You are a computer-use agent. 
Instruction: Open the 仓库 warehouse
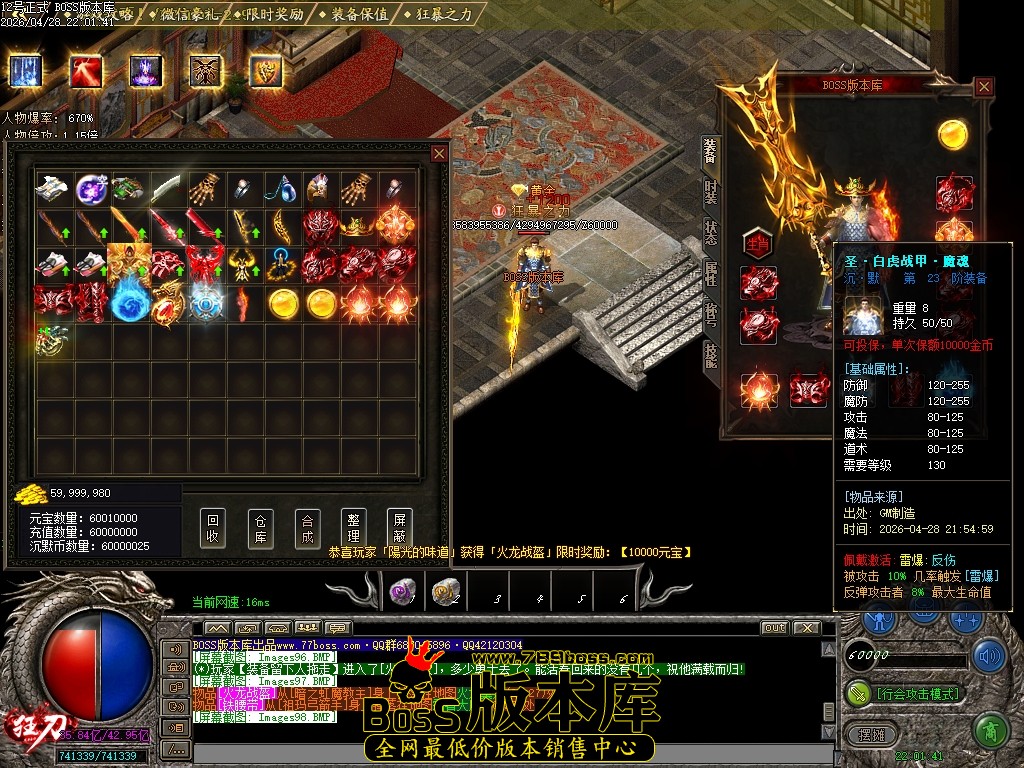tap(260, 528)
